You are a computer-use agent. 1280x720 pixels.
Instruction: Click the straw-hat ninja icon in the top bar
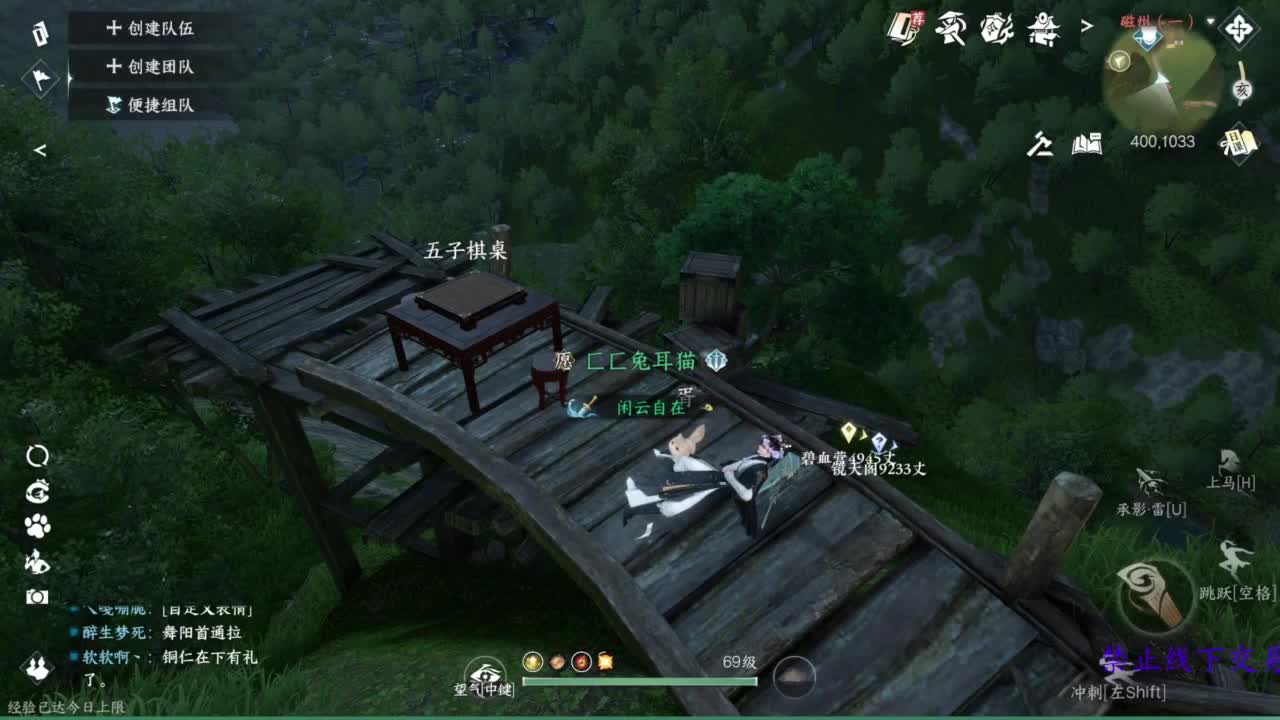click(x=950, y=30)
